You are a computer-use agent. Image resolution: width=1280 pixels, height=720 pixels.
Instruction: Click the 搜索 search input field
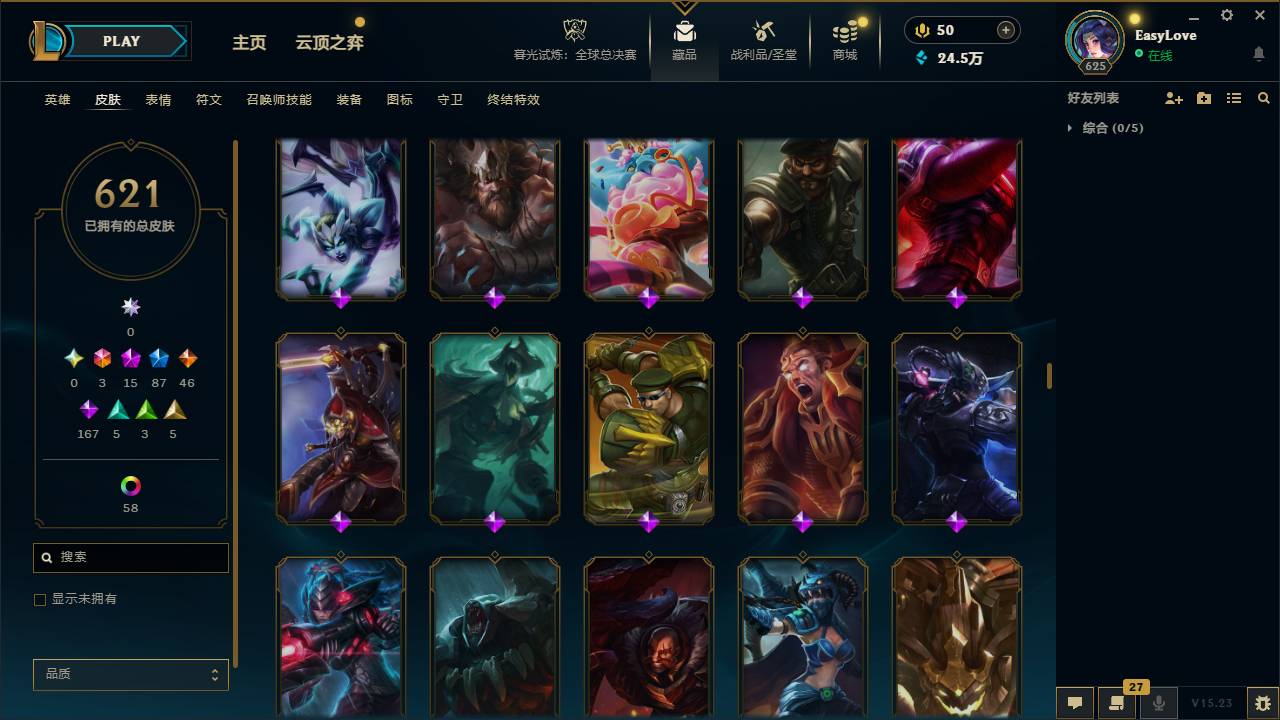point(130,557)
